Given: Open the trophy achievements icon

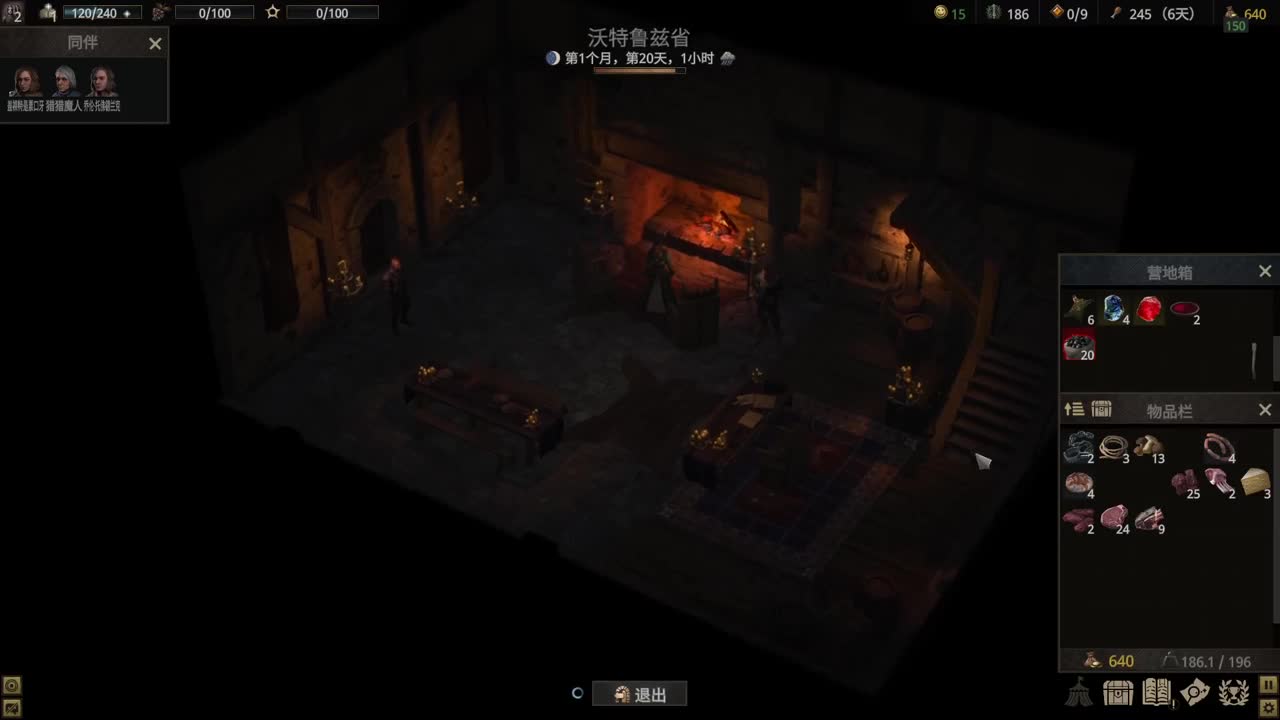Looking at the screenshot, I should (1232, 691).
